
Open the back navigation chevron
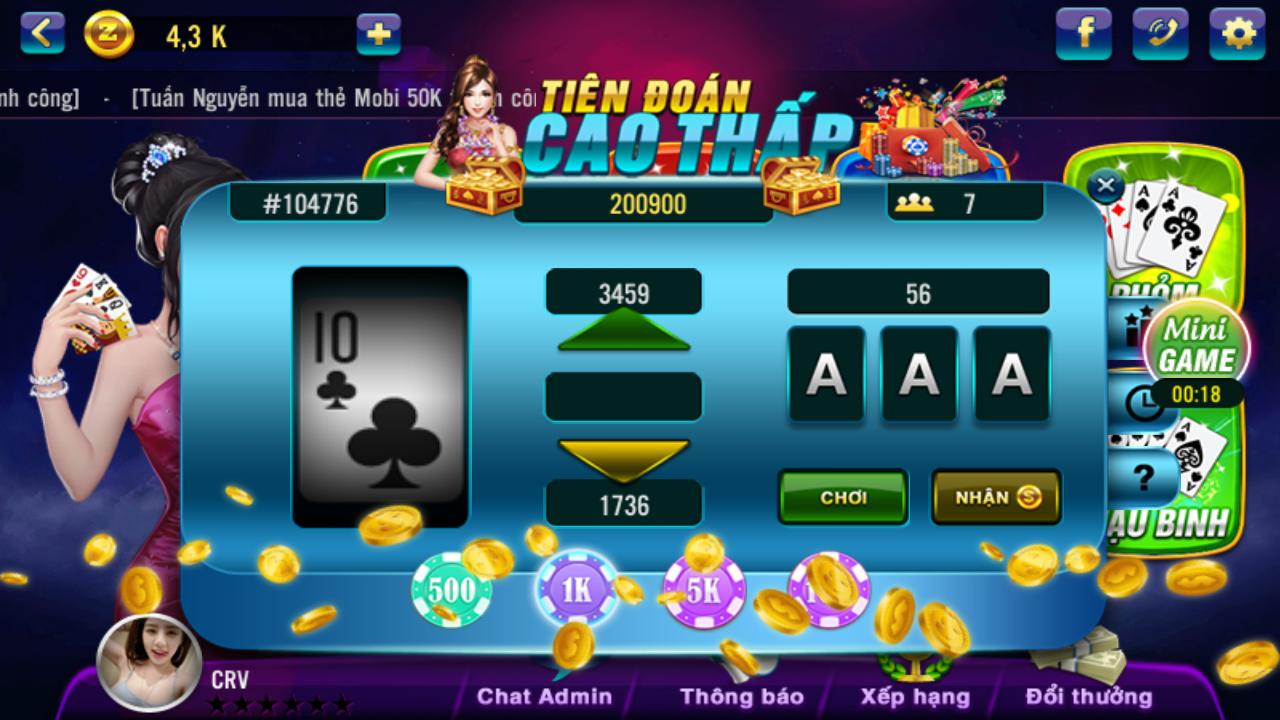[40, 32]
